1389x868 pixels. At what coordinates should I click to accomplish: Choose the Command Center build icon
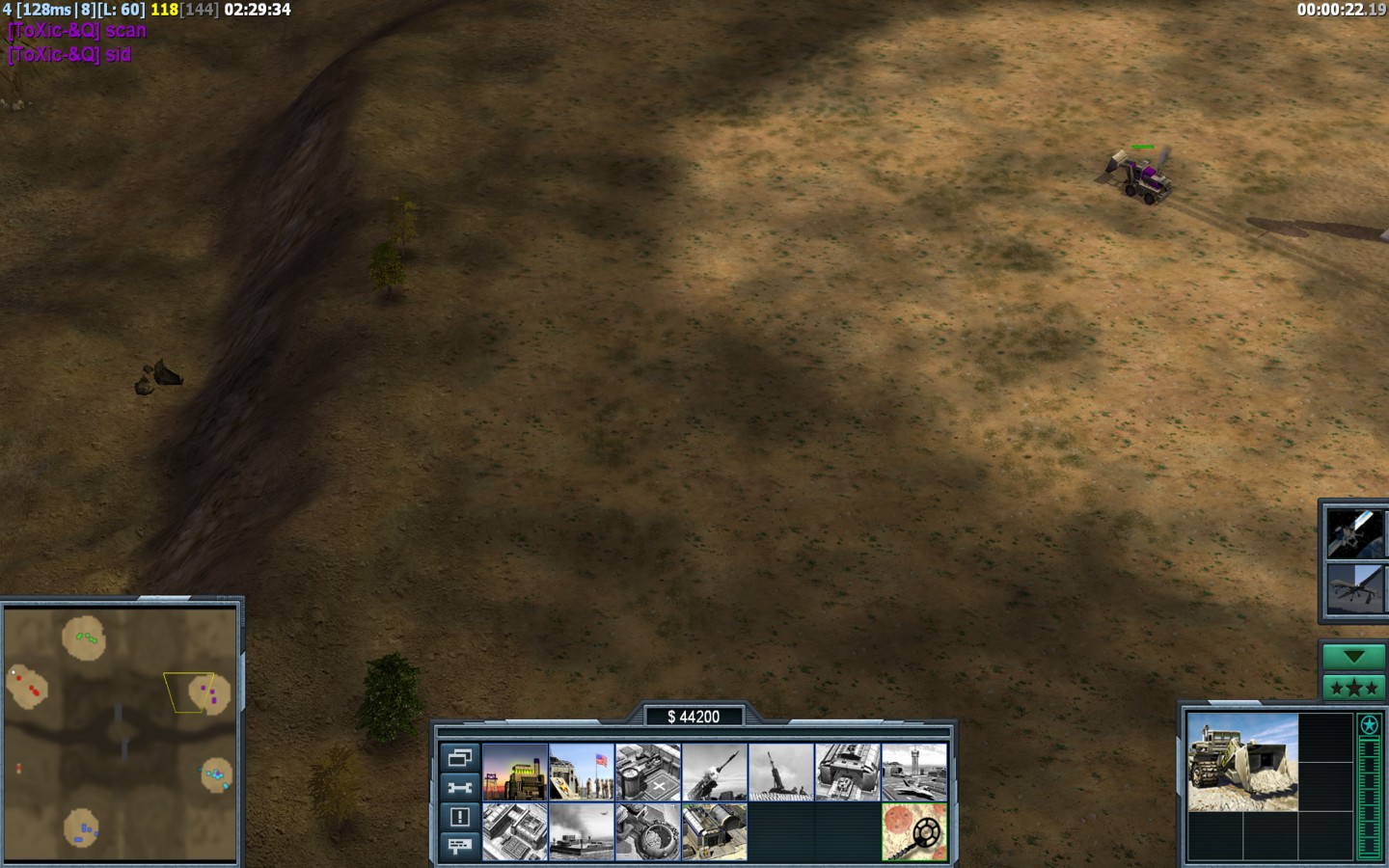click(715, 831)
